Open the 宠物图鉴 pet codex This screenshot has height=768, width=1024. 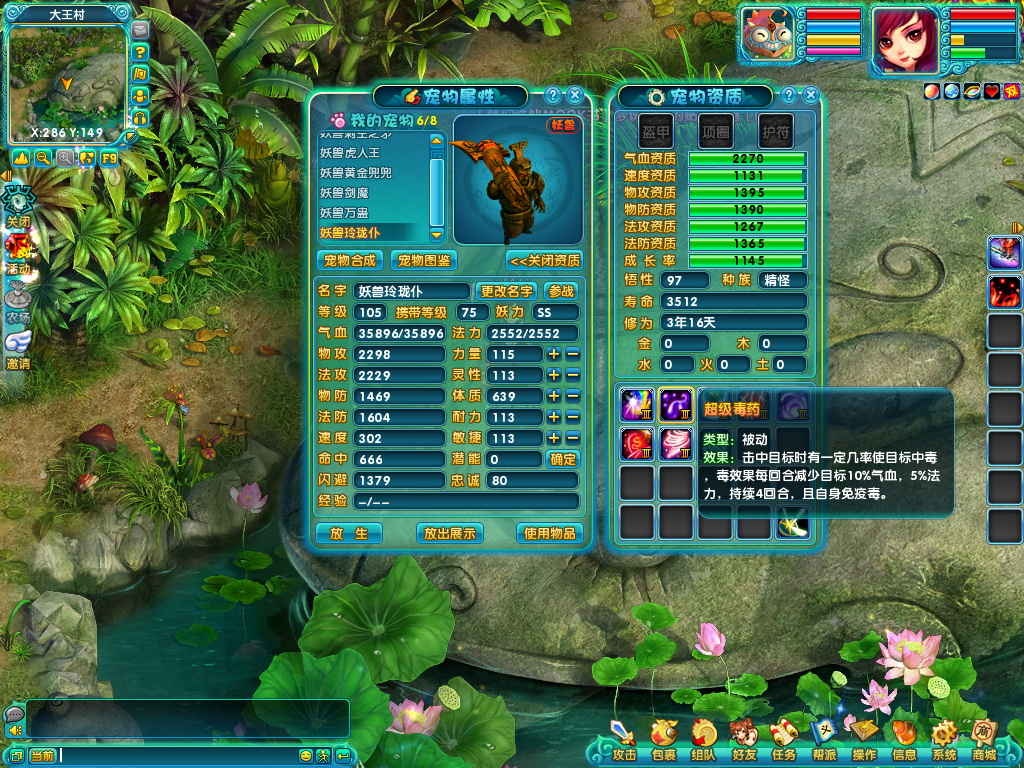tap(423, 260)
